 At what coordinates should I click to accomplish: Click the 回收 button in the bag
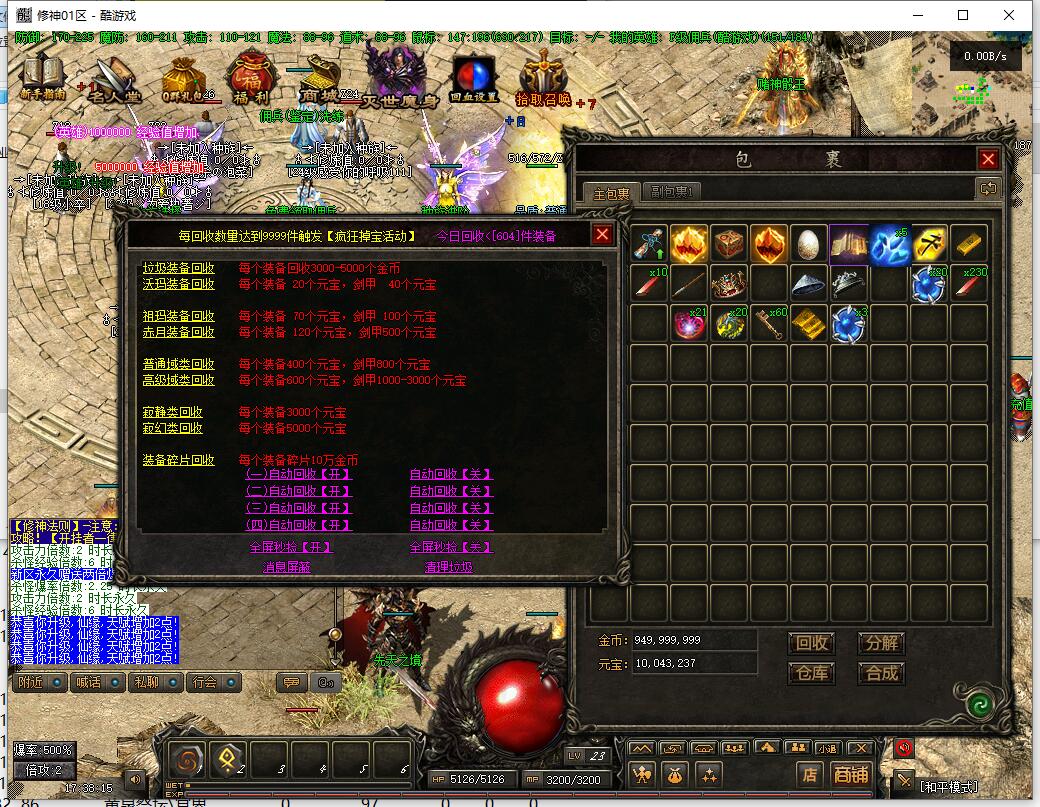click(x=811, y=643)
